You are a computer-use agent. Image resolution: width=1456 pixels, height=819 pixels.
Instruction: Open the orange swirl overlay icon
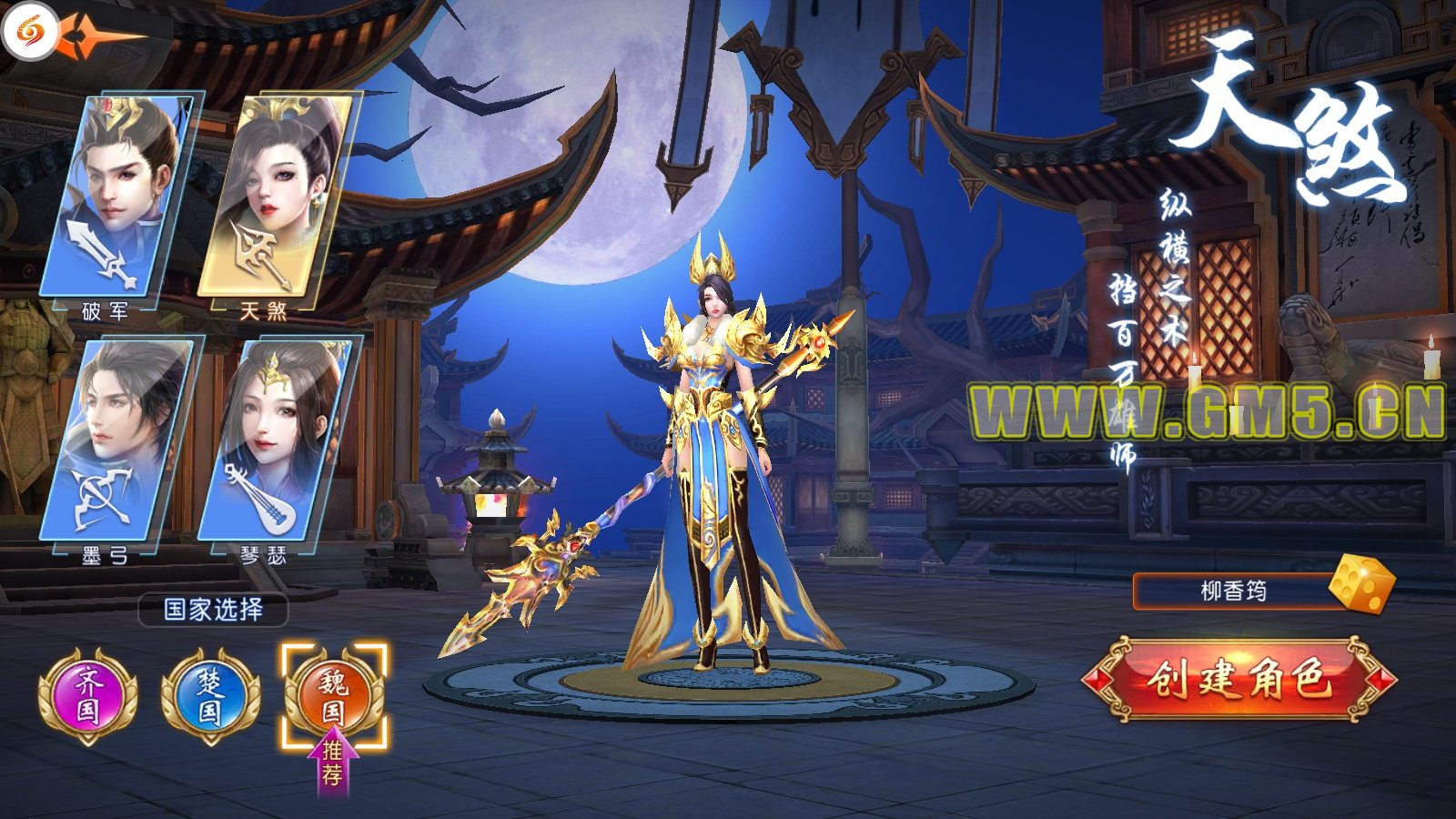click(29, 34)
